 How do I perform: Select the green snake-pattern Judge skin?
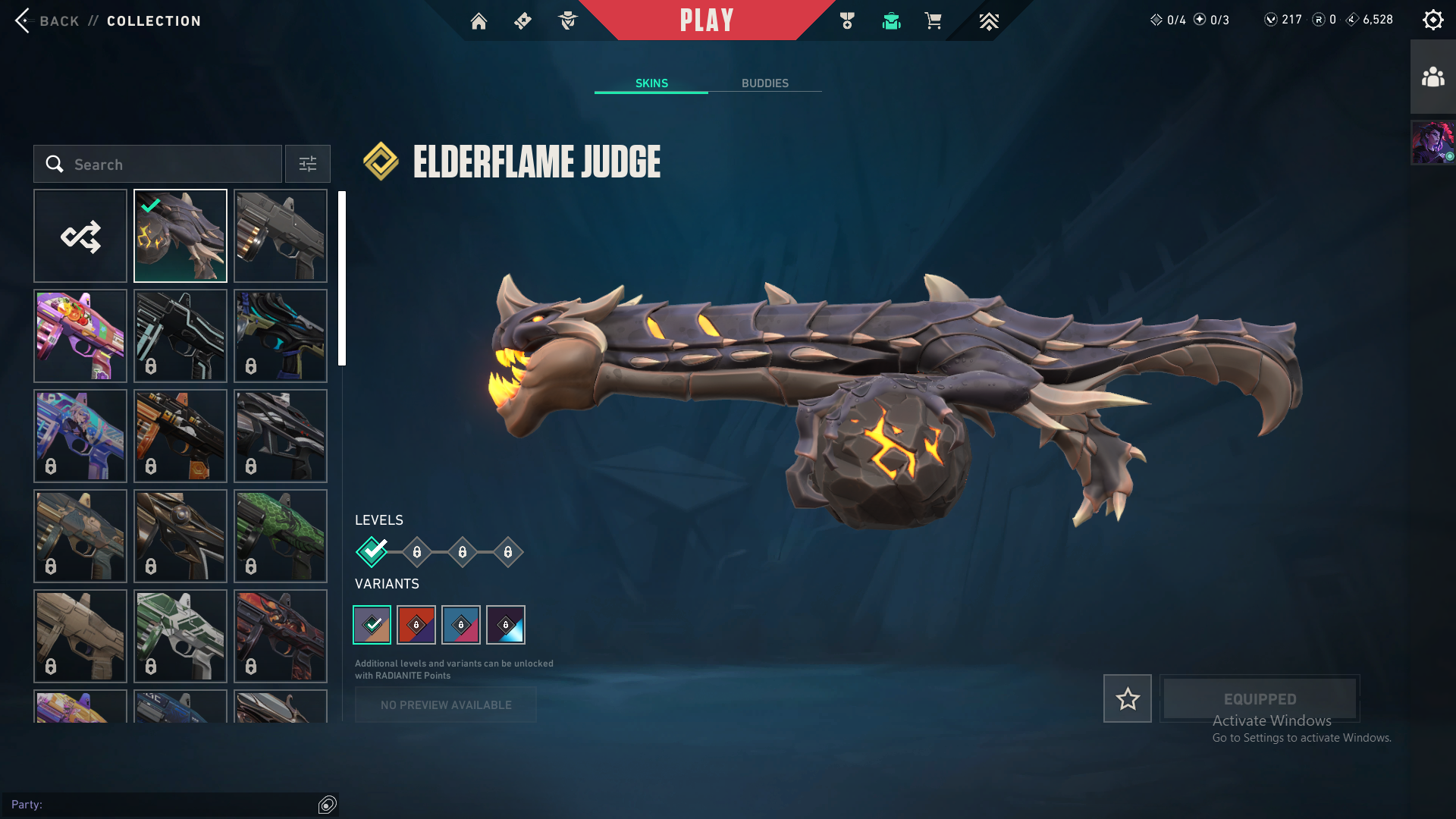click(281, 536)
